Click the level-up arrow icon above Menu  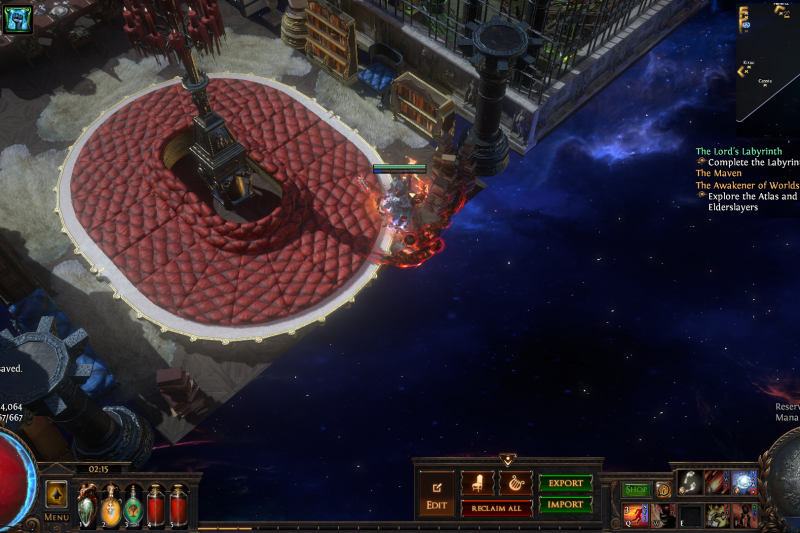click(x=56, y=494)
